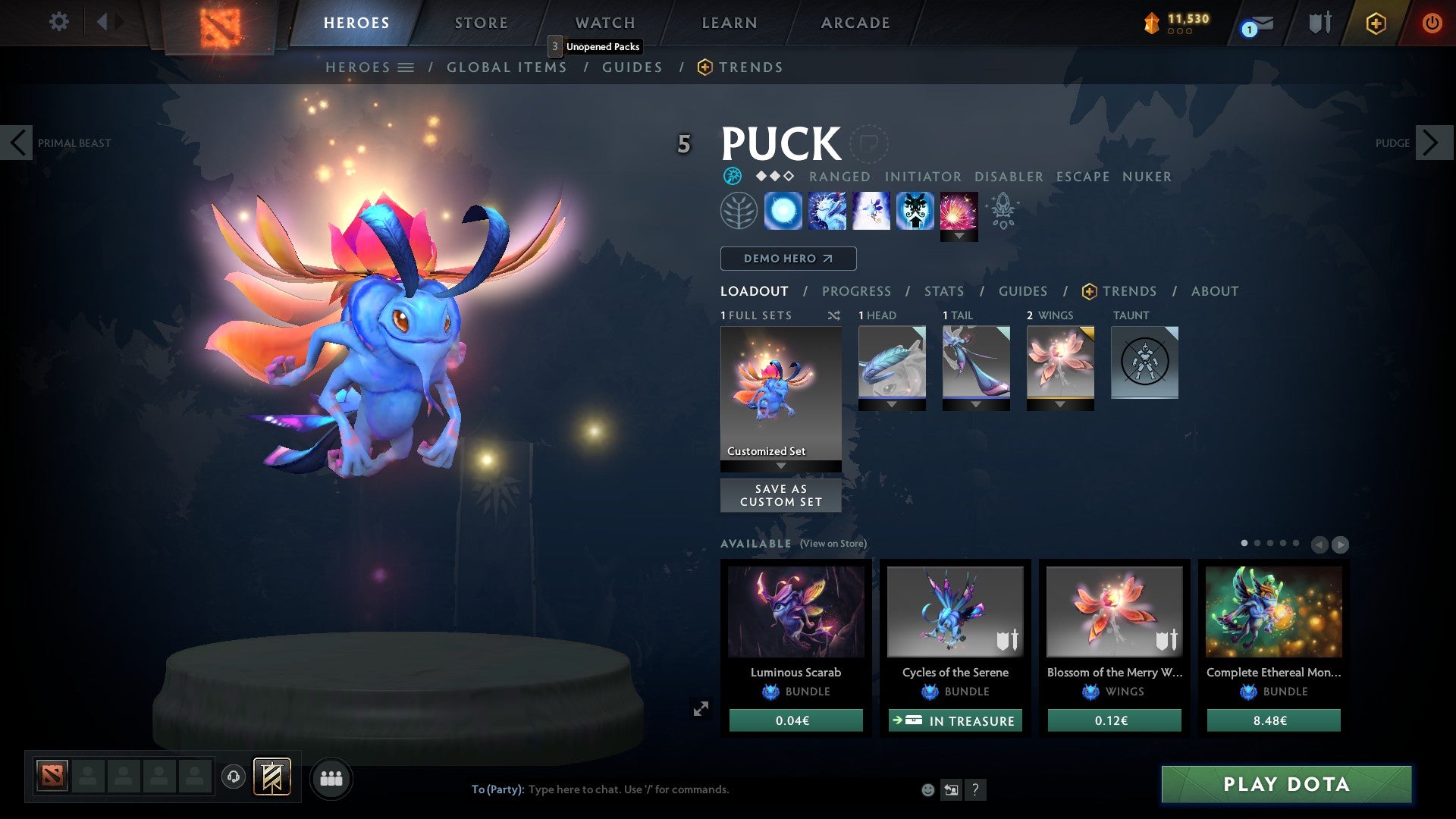Switch to the STORE tab
This screenshot has height=819, width=1456.
(x=480, y=22)
